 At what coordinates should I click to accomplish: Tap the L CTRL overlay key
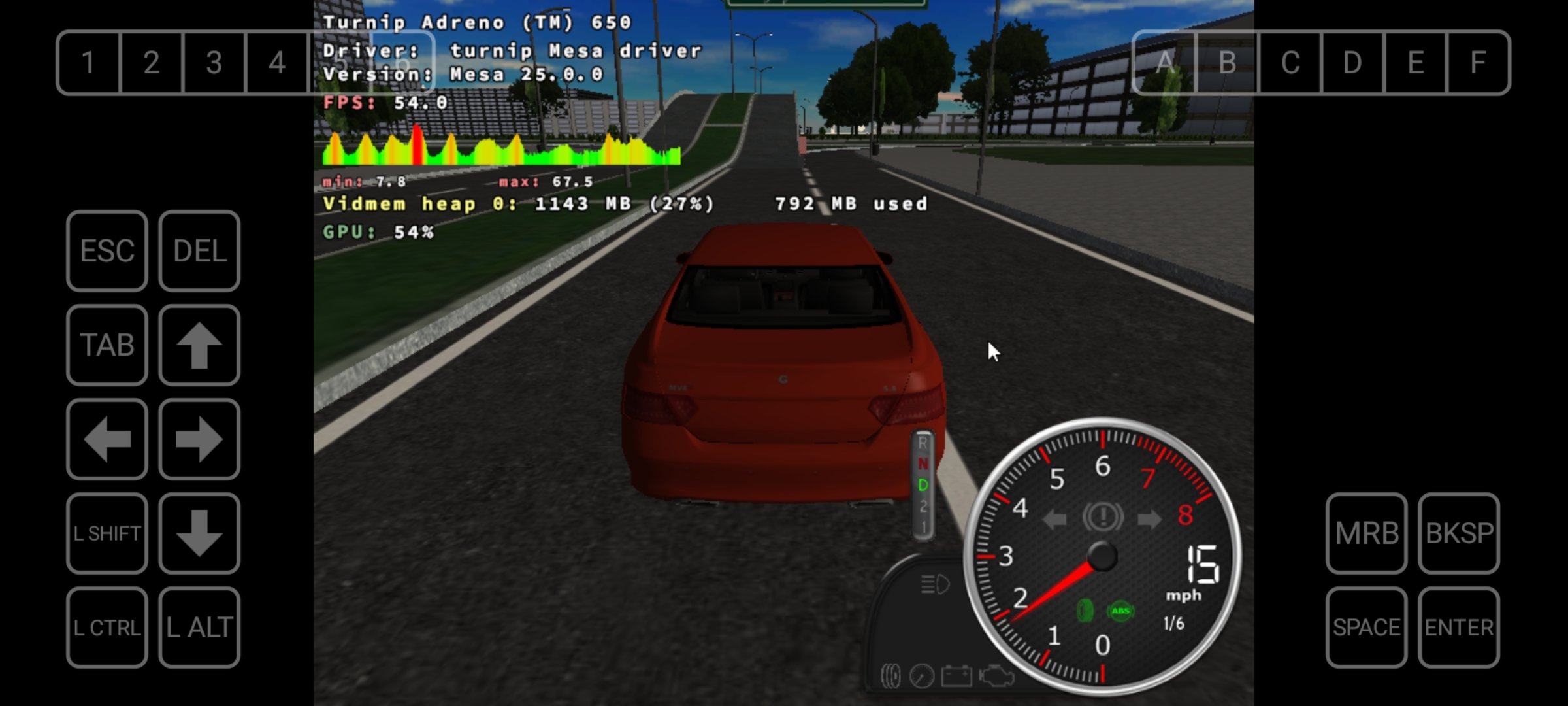click(x=107, y=628)
